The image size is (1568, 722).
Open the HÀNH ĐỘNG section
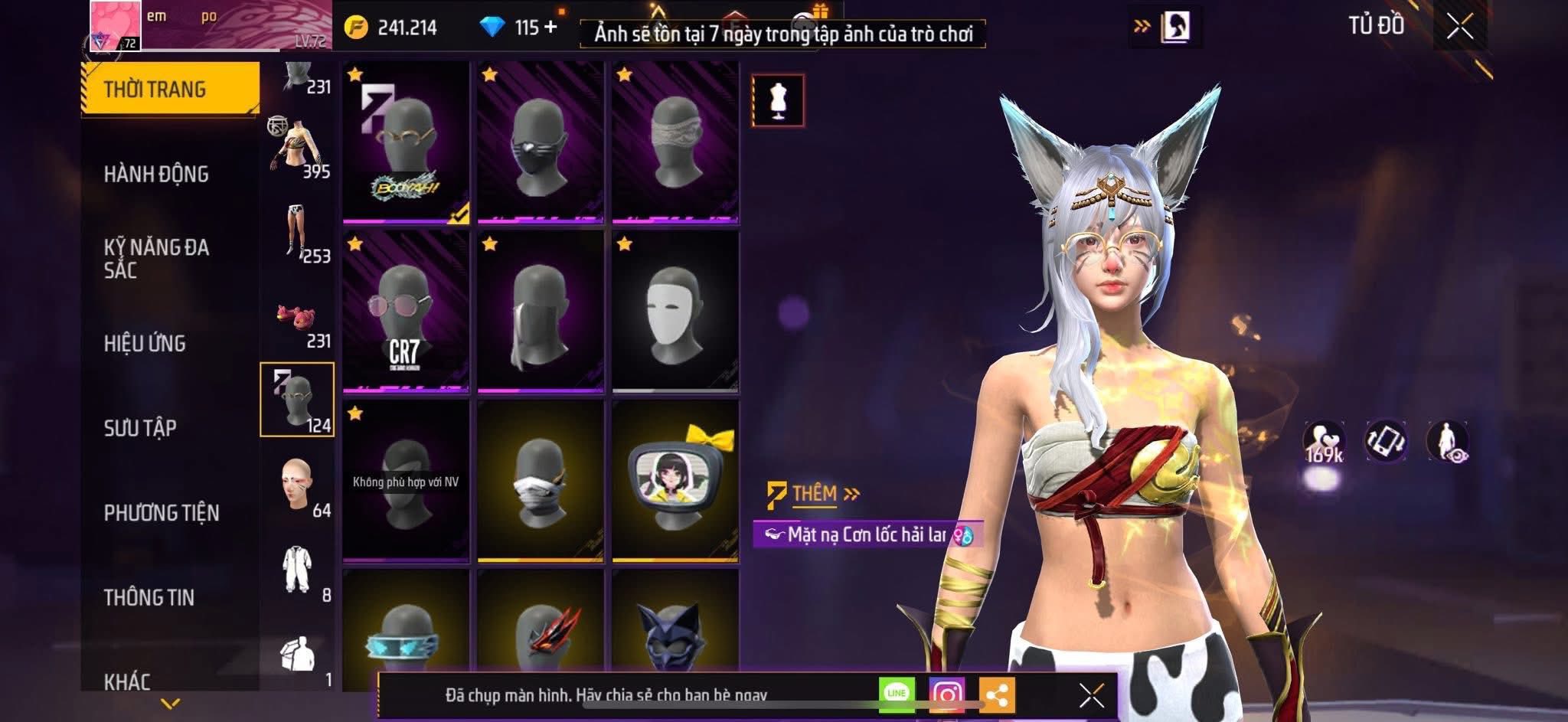(x=156, y=175)
